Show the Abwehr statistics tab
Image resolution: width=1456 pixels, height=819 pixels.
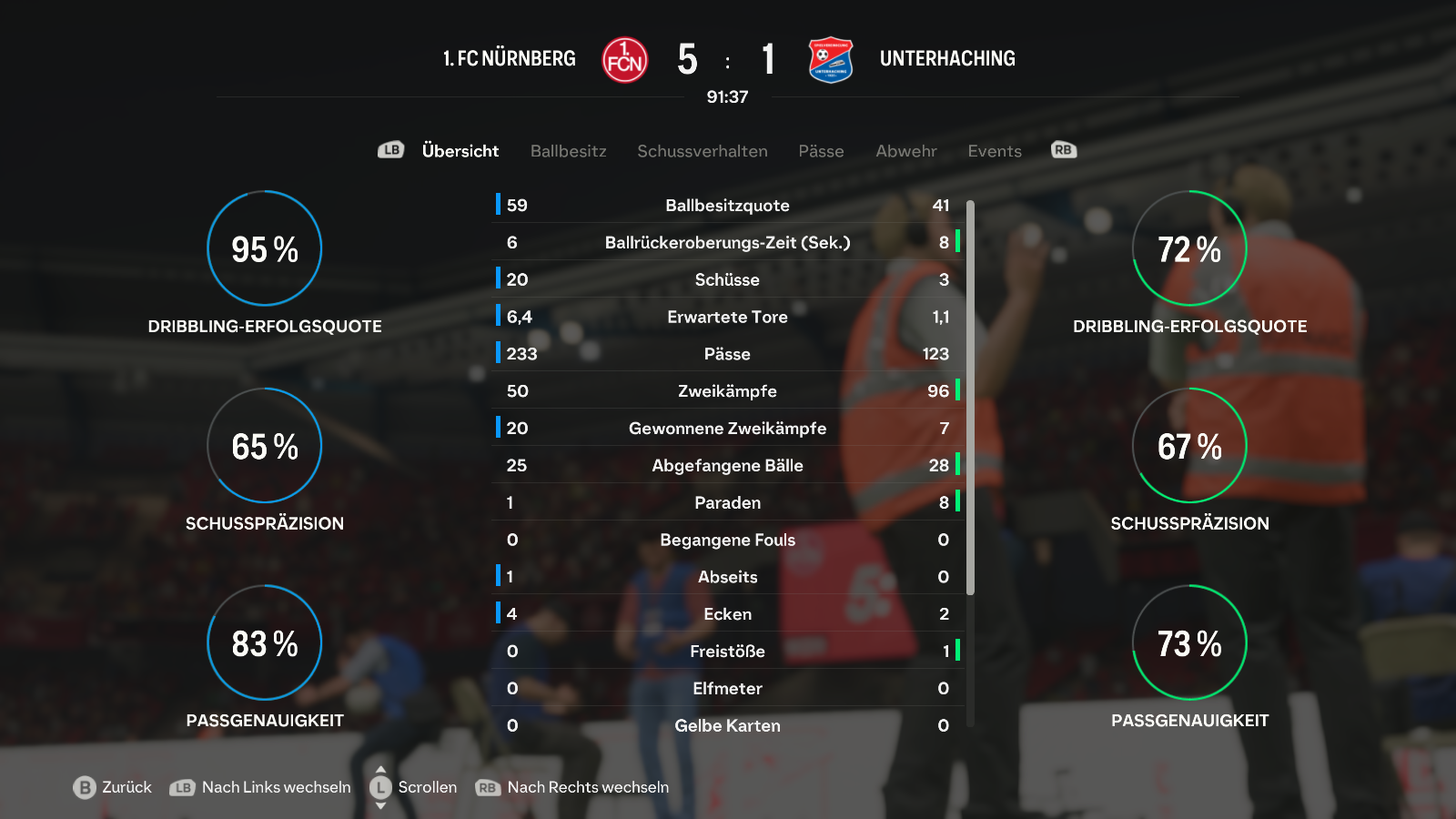(905, 151)
